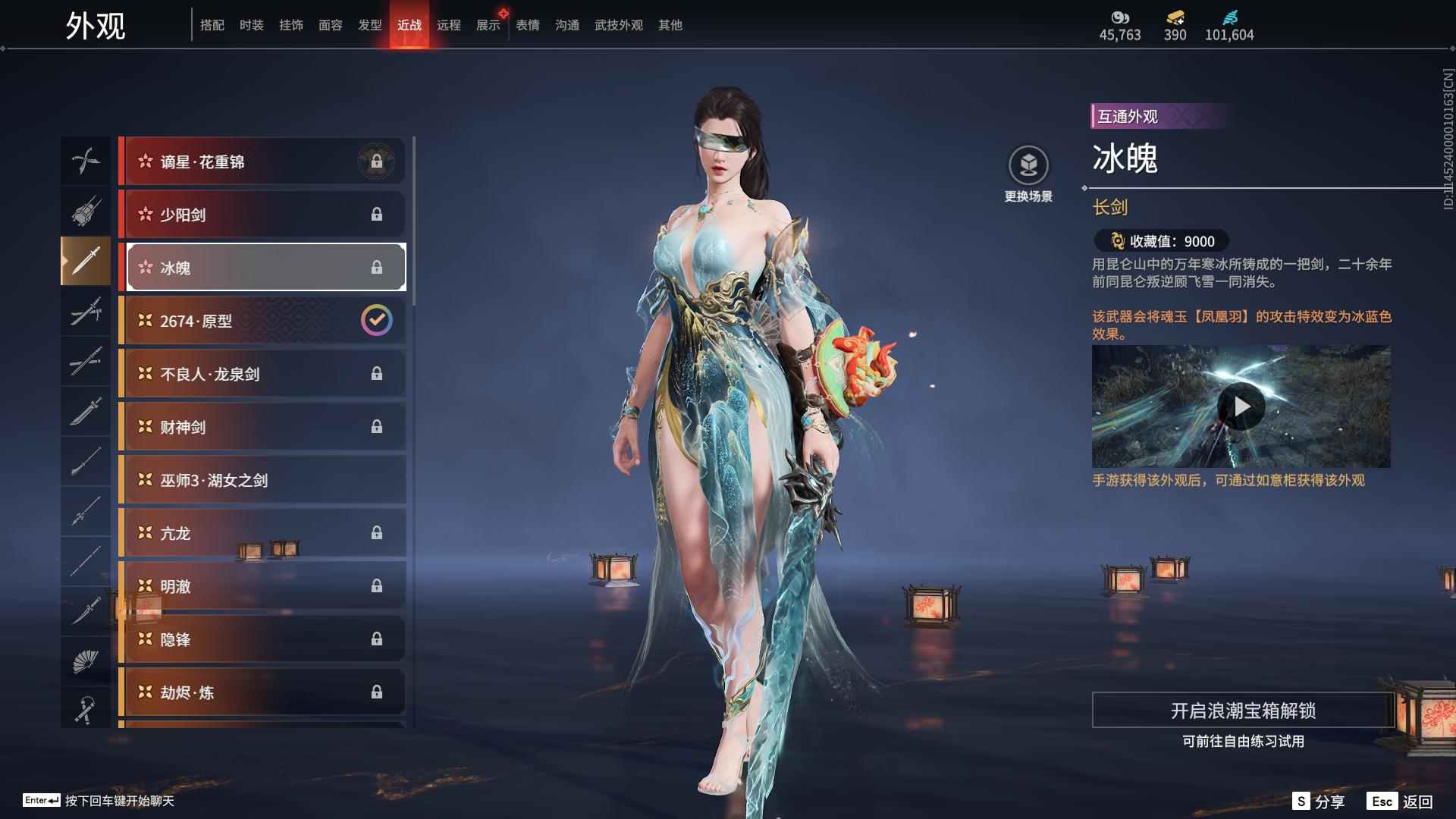This screenshot has width=1456, height=819.
Task: Open the 分享 share option
Action: coord(1319,802)
